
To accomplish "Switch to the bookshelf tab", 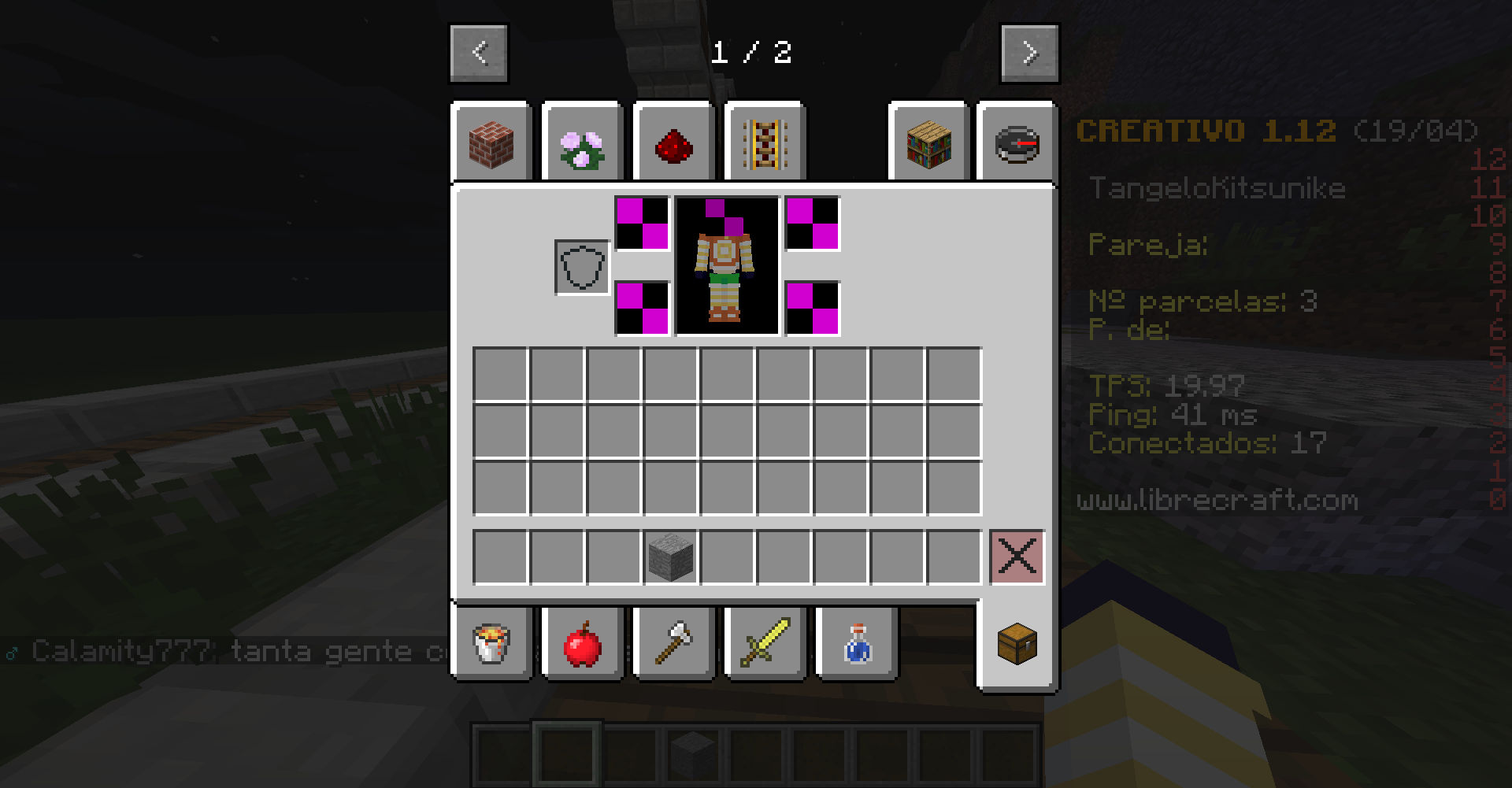I will [x=928, y=145].
